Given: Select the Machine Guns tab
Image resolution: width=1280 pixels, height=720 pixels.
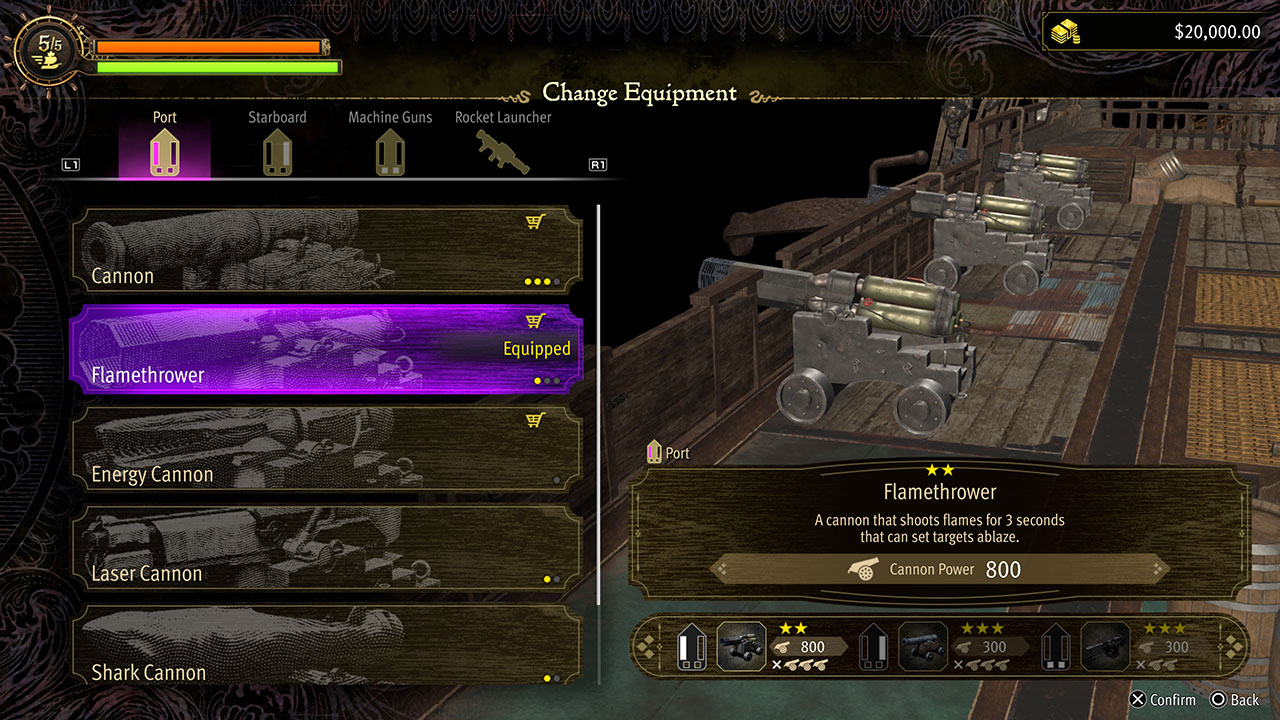Looking at the screenshot, I should (390, 145).
